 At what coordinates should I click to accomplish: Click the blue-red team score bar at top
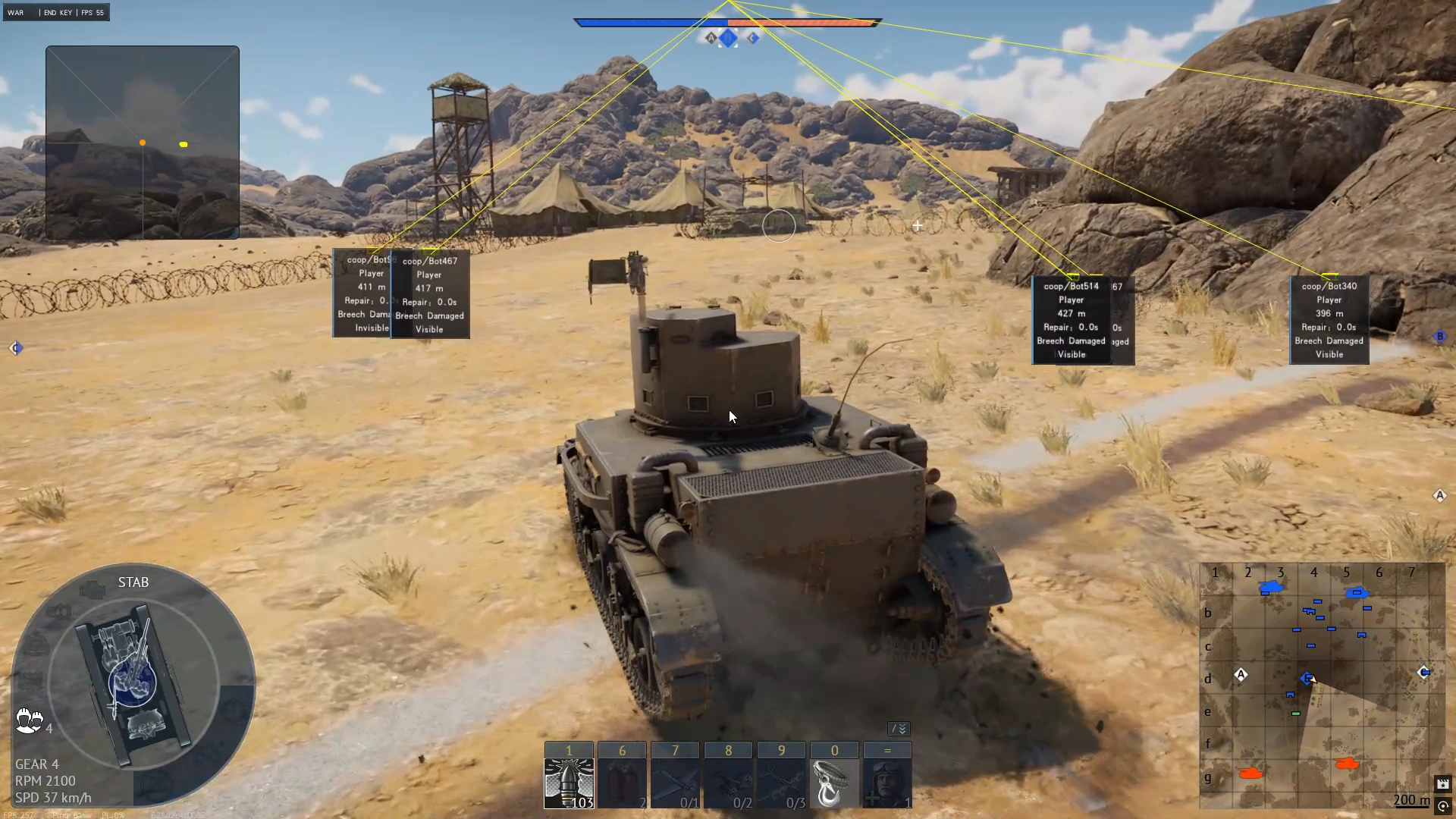point(728,23)
